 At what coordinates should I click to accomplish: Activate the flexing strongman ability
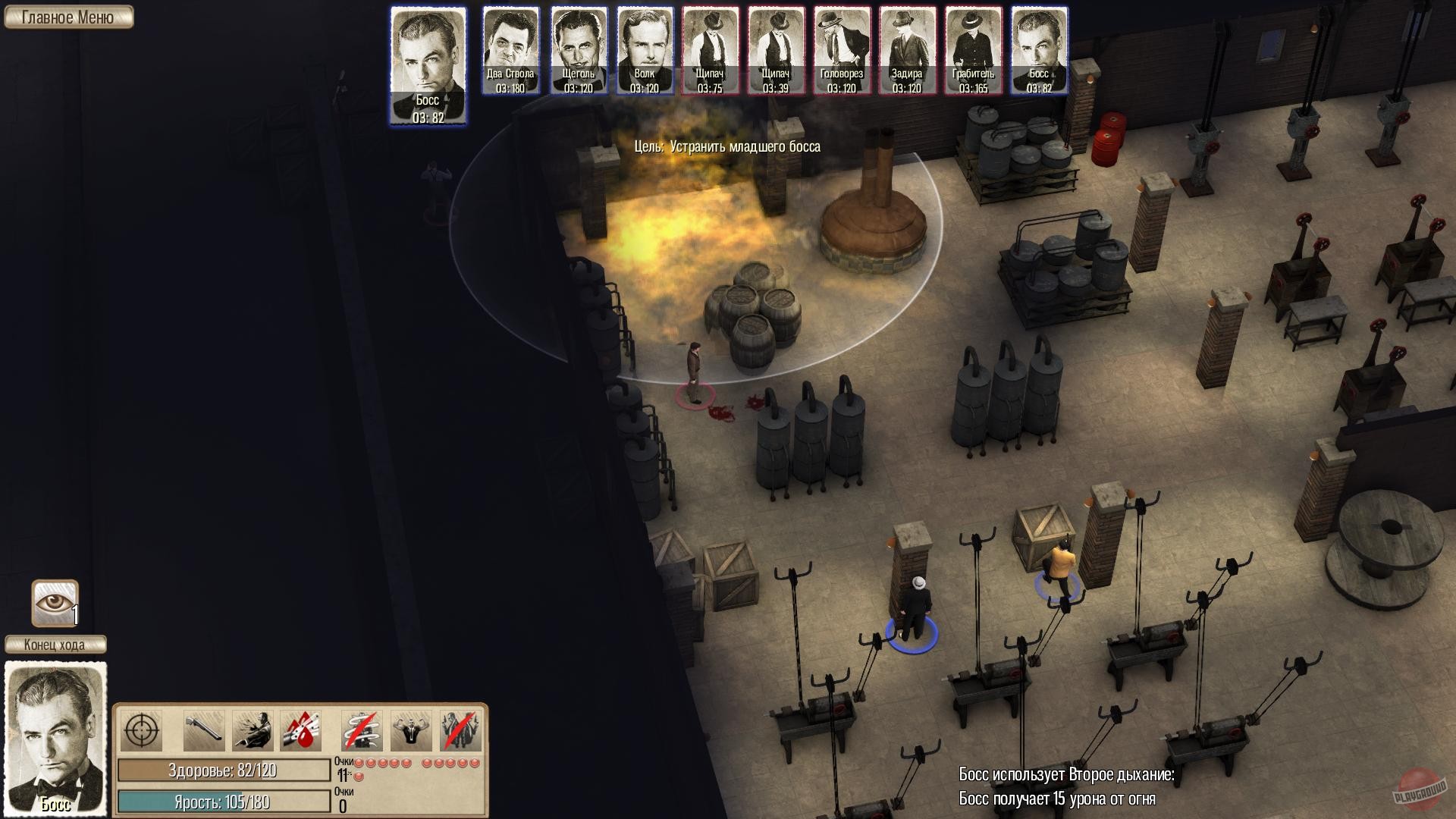click(411, 731)
